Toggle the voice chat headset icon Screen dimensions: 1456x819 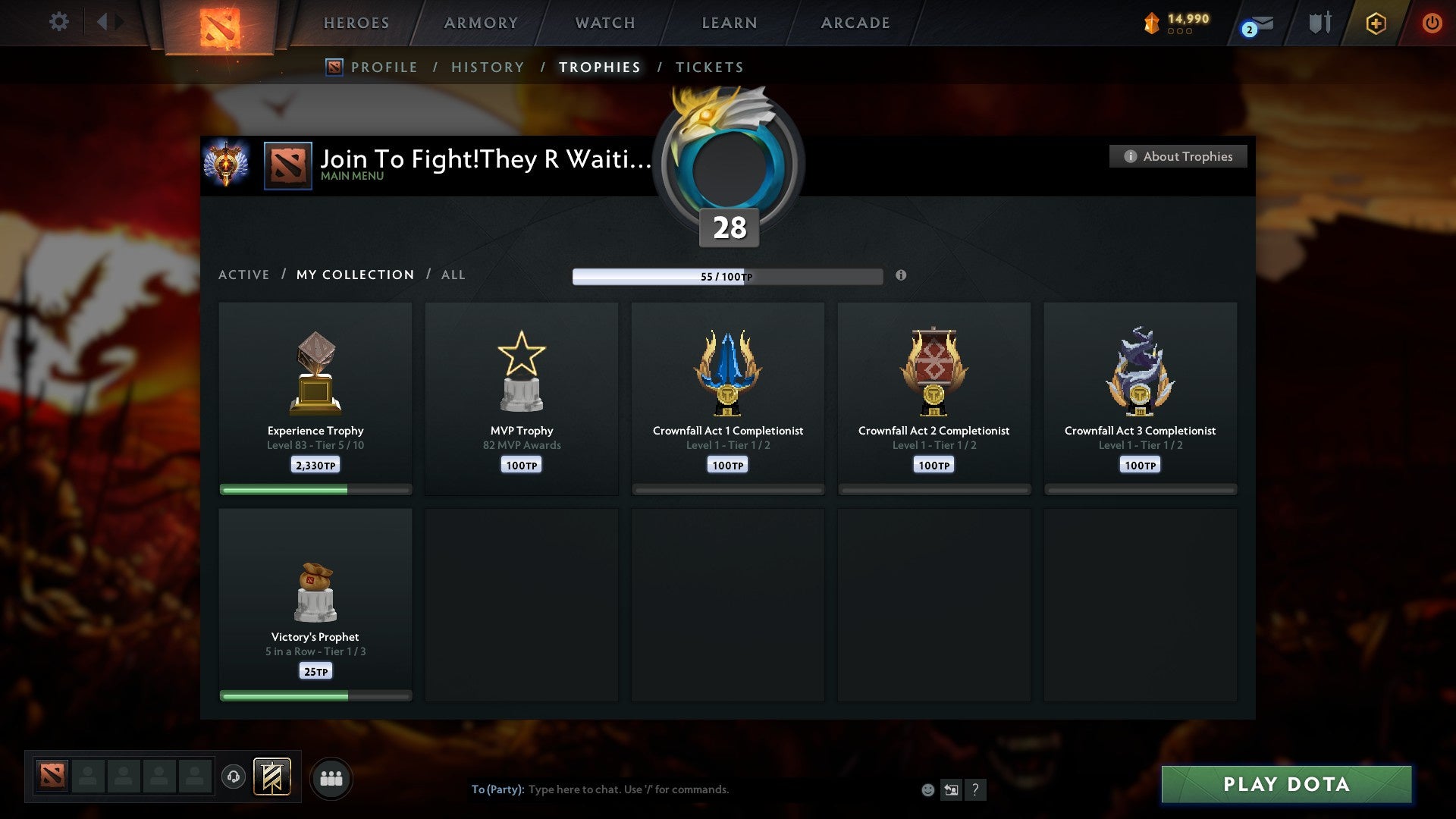(x=234, y=777)
